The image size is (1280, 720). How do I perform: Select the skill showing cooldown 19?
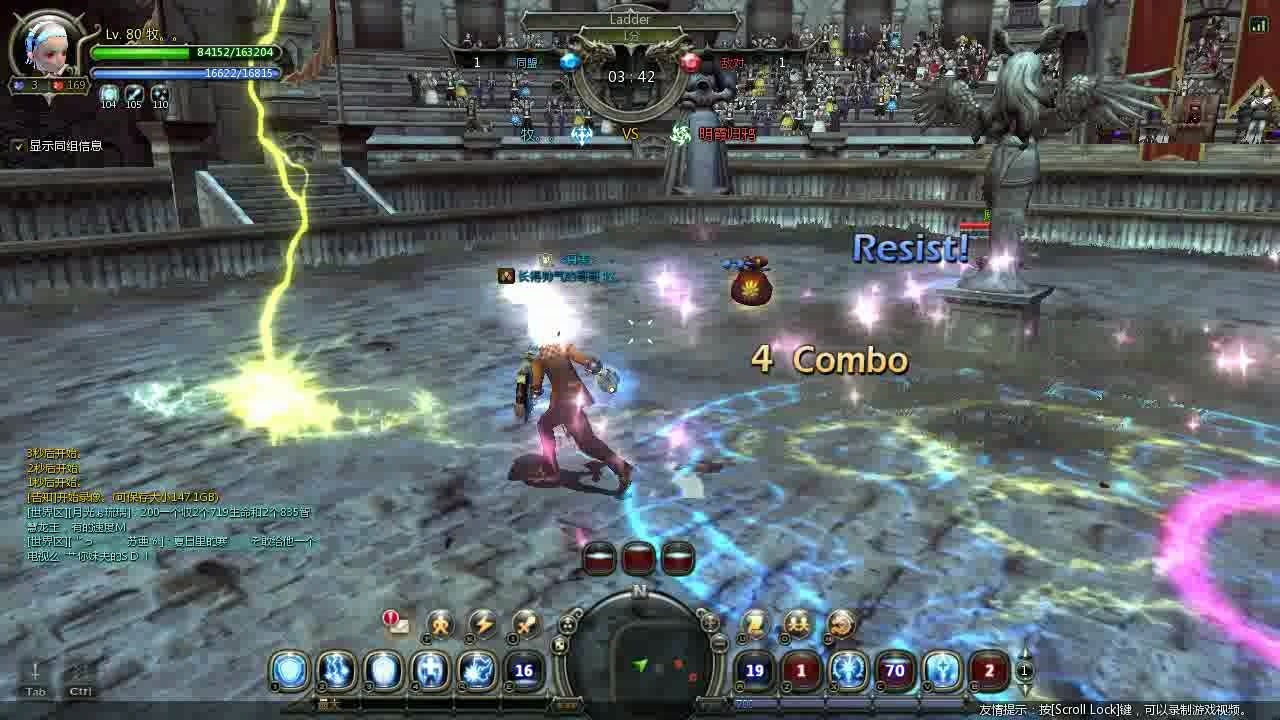755,671
